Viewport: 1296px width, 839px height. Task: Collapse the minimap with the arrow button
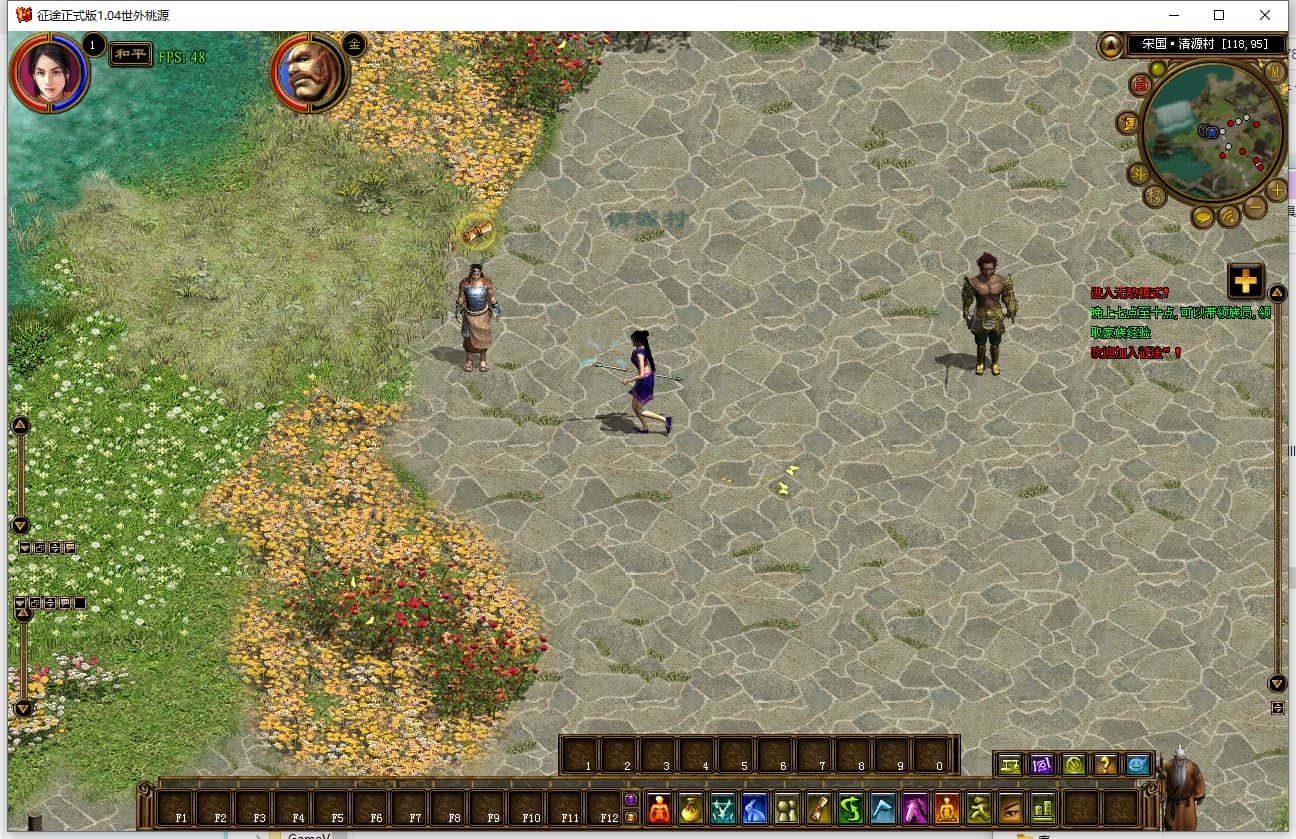[1111, 46]
